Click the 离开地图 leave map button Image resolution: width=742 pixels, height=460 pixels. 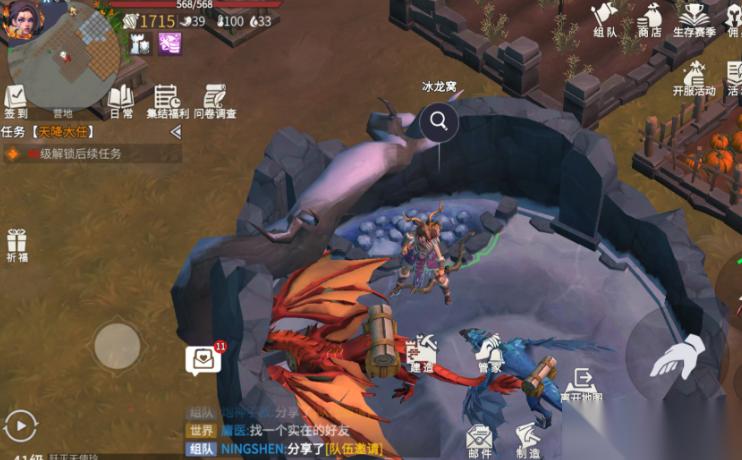581,385
